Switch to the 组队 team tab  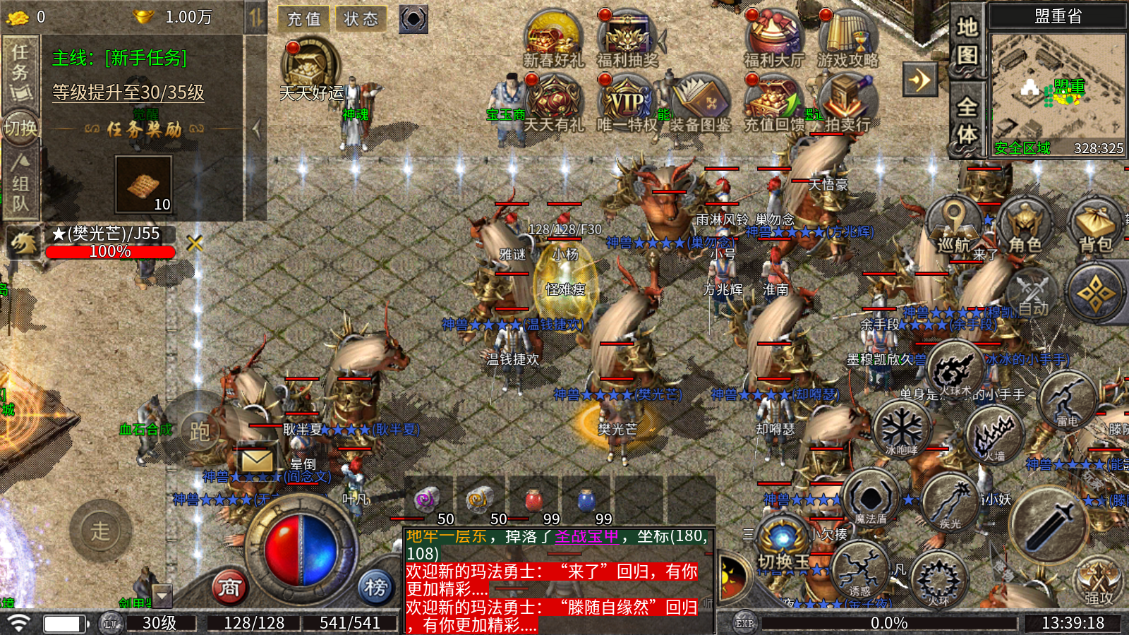(x=20, y=185)
